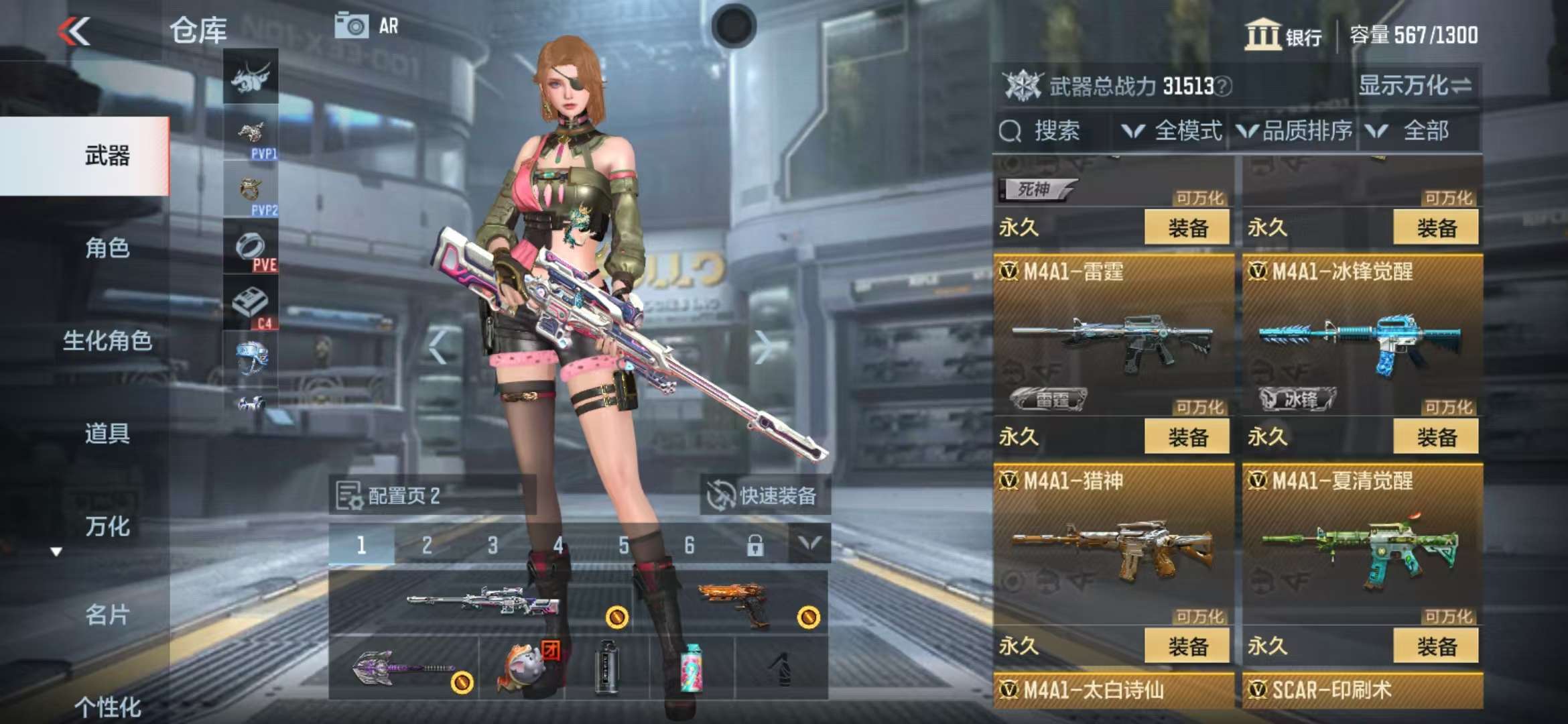Select the equipped sniper rifle slot
1568x724 pixels.
click(x=481, y=601)
